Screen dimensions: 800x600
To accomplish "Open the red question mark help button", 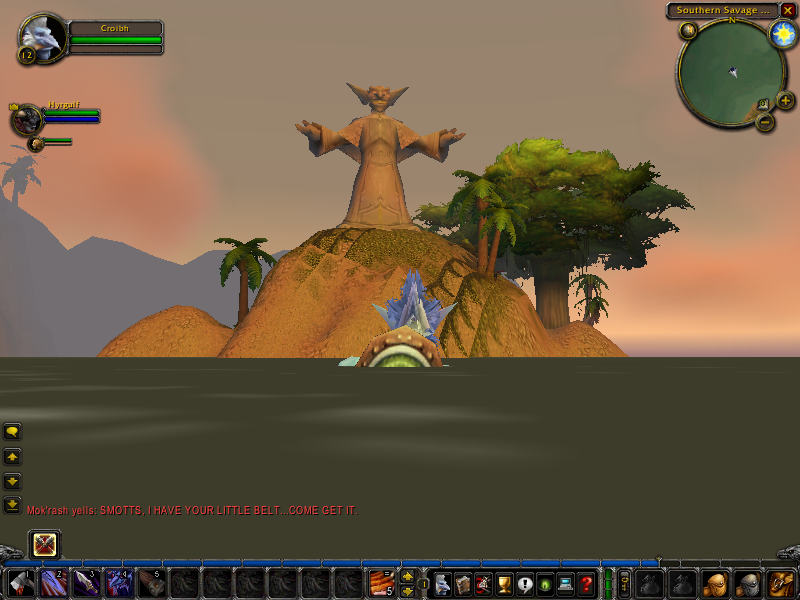I will pyautogui.click(x=587, y=582).
